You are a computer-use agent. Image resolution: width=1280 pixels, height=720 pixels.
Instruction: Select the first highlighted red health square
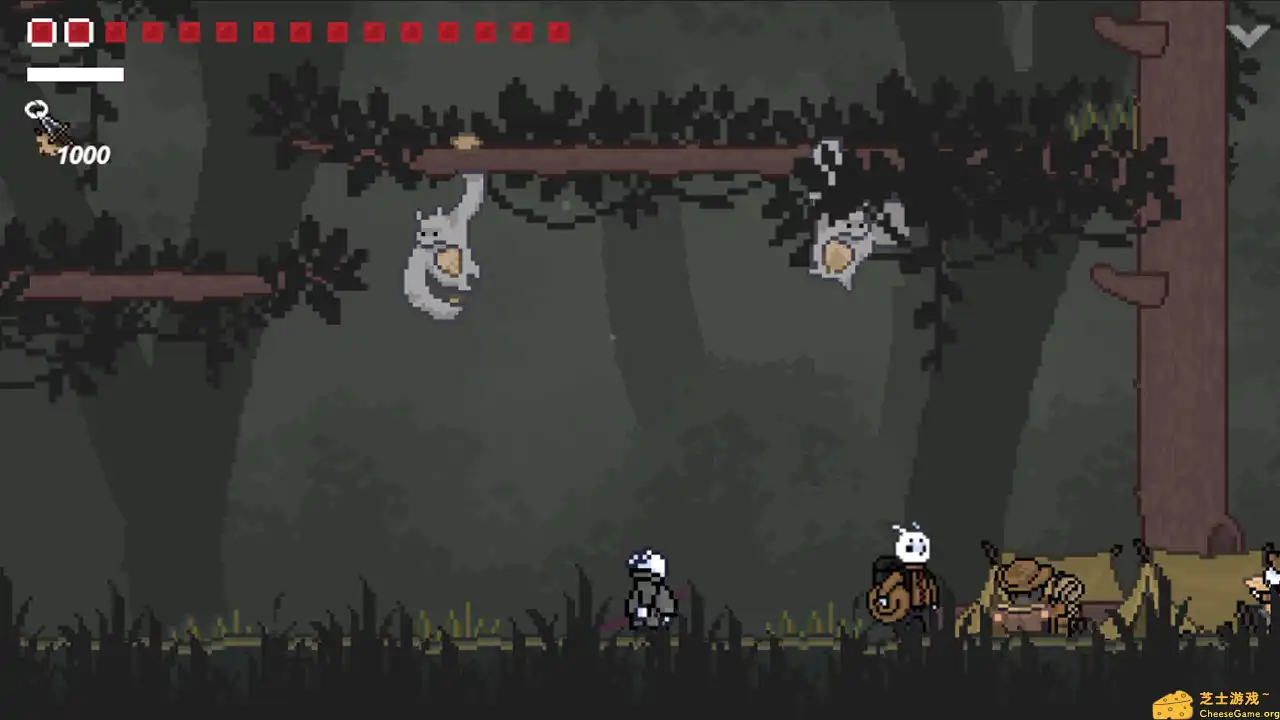click(x=41, y=32)
